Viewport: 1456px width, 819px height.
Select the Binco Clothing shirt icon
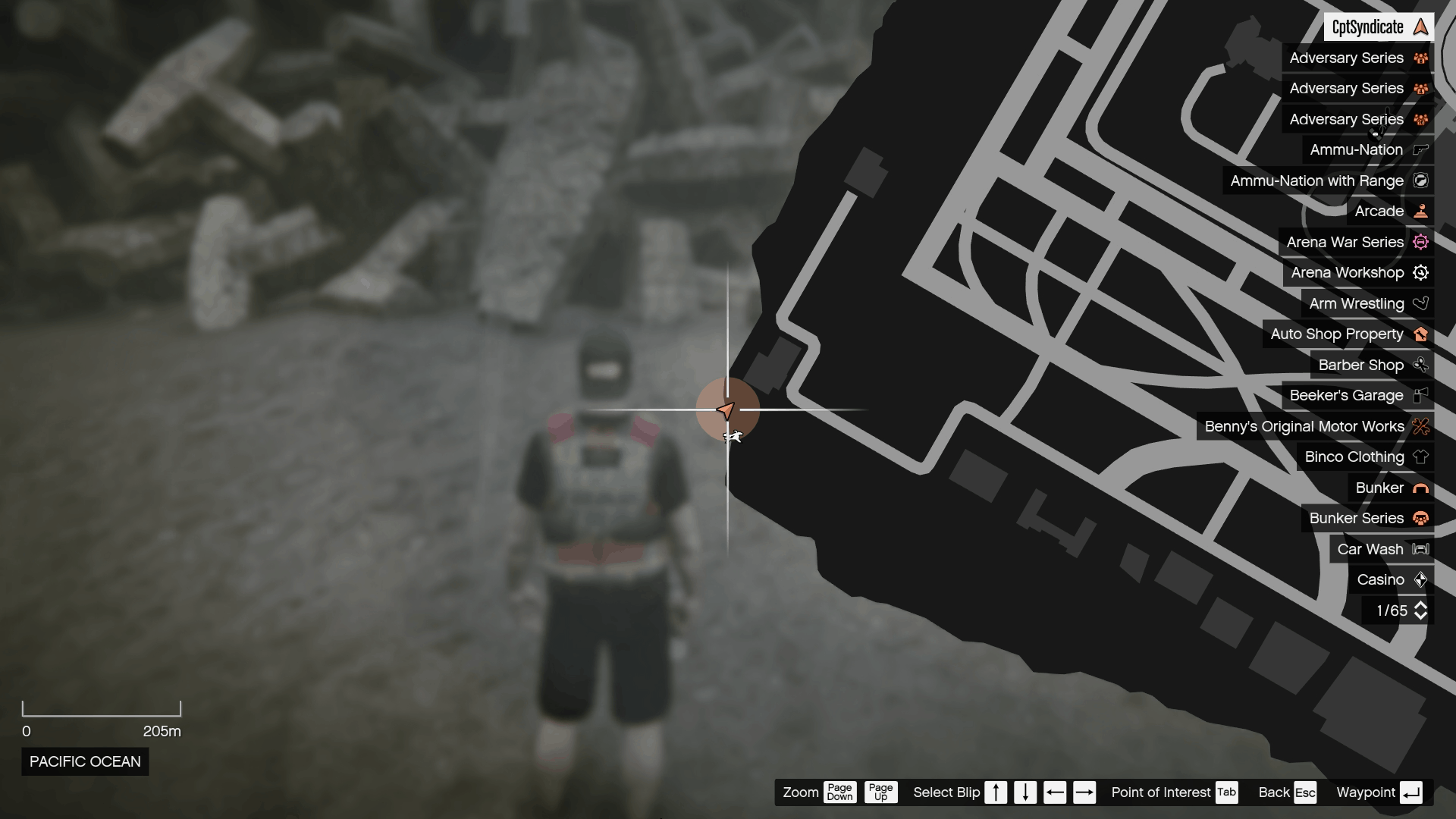pos(1422,457)
